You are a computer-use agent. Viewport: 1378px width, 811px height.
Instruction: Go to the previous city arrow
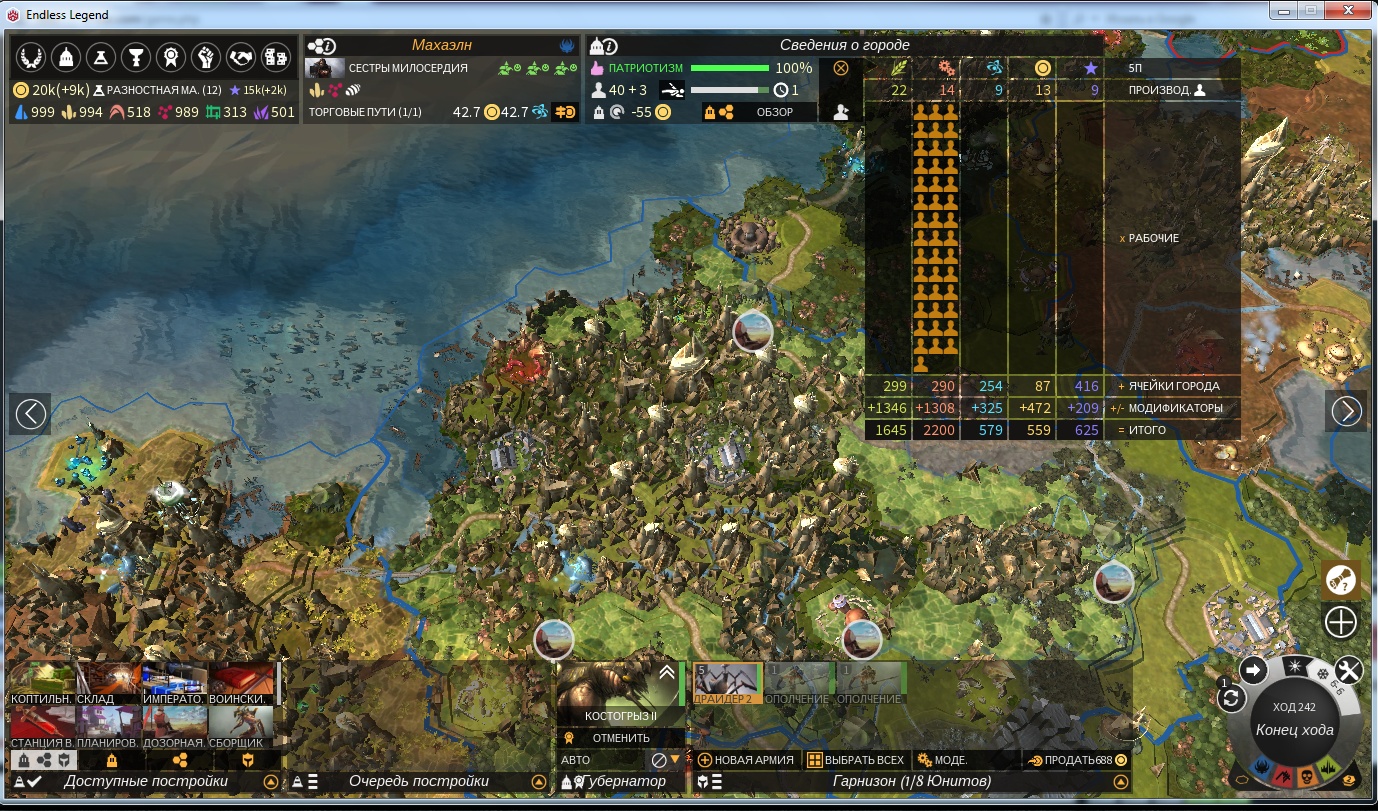pos(31,413)
